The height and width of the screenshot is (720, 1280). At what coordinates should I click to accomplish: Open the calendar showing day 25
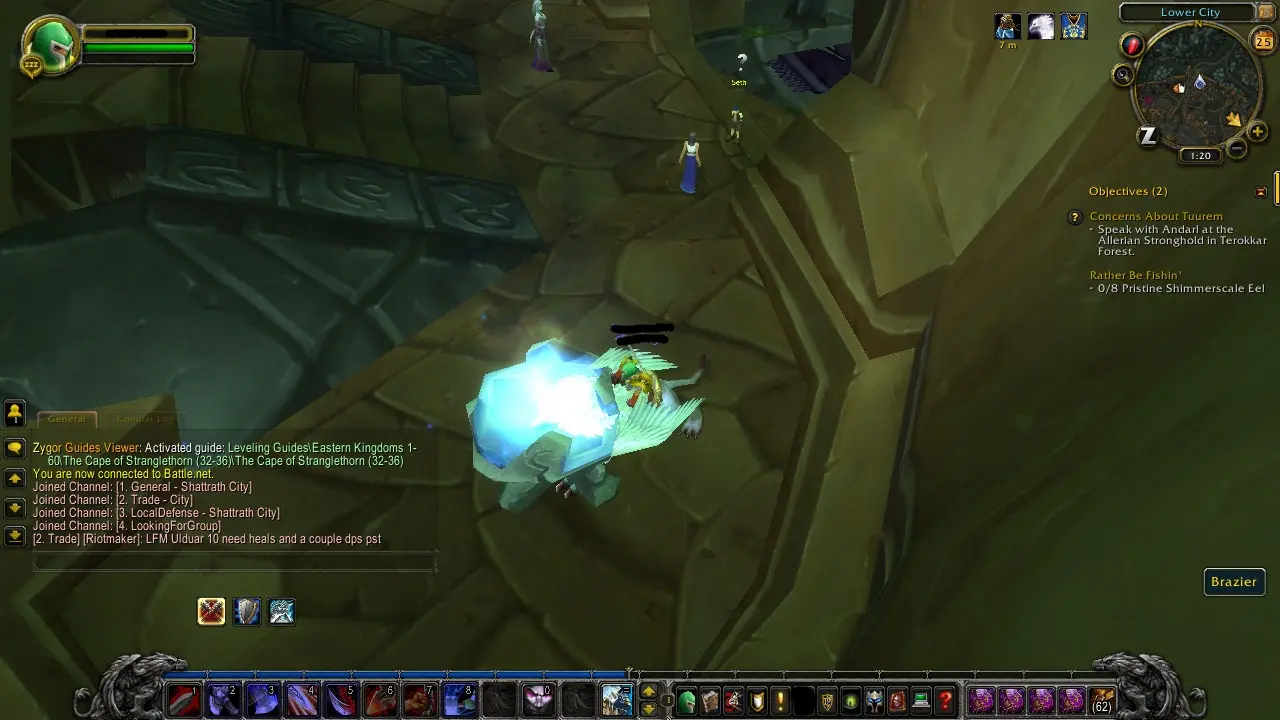coord(1263,41)
